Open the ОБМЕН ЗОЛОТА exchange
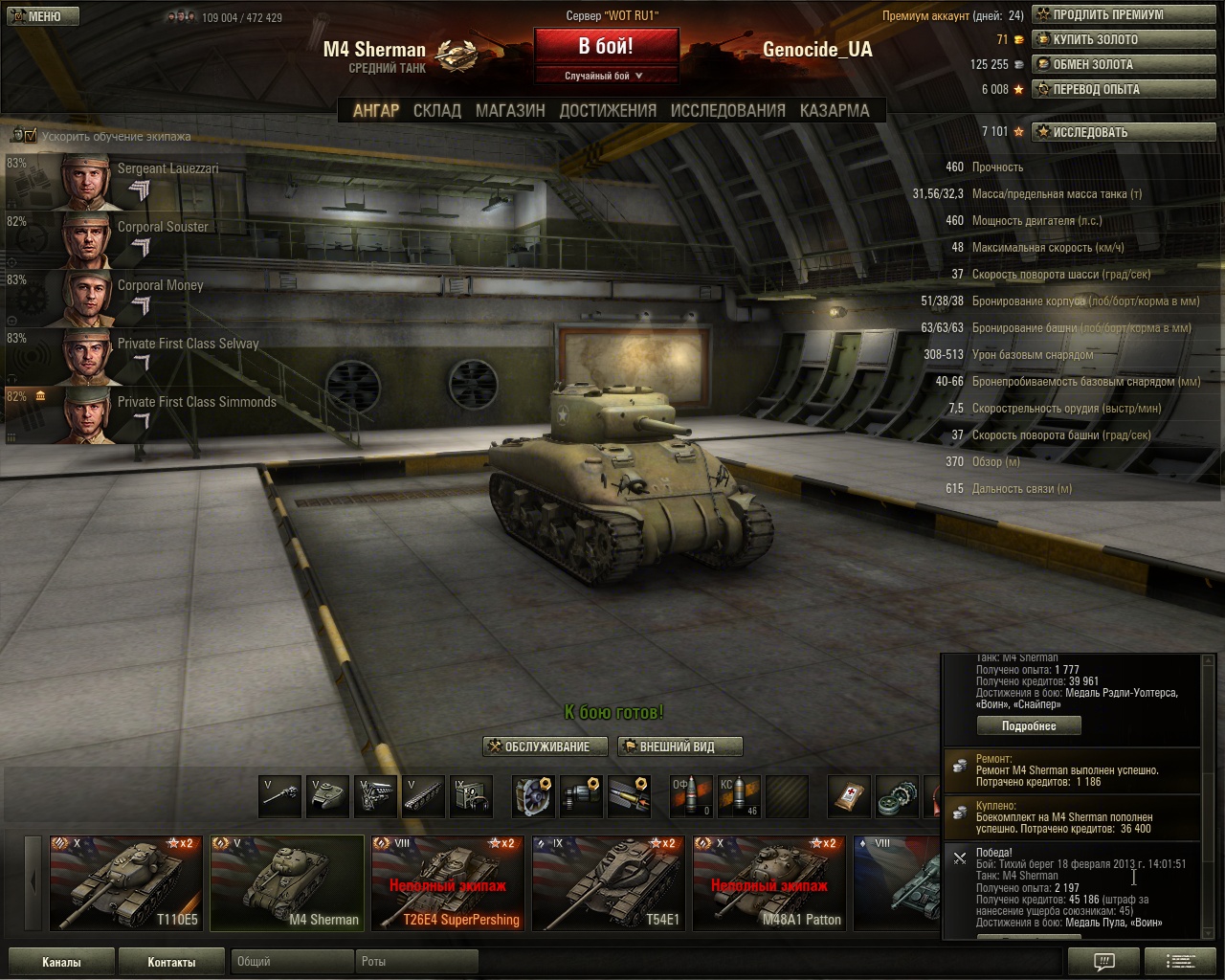Screen dimensions: 1225x980 (x=1123, y=64)
